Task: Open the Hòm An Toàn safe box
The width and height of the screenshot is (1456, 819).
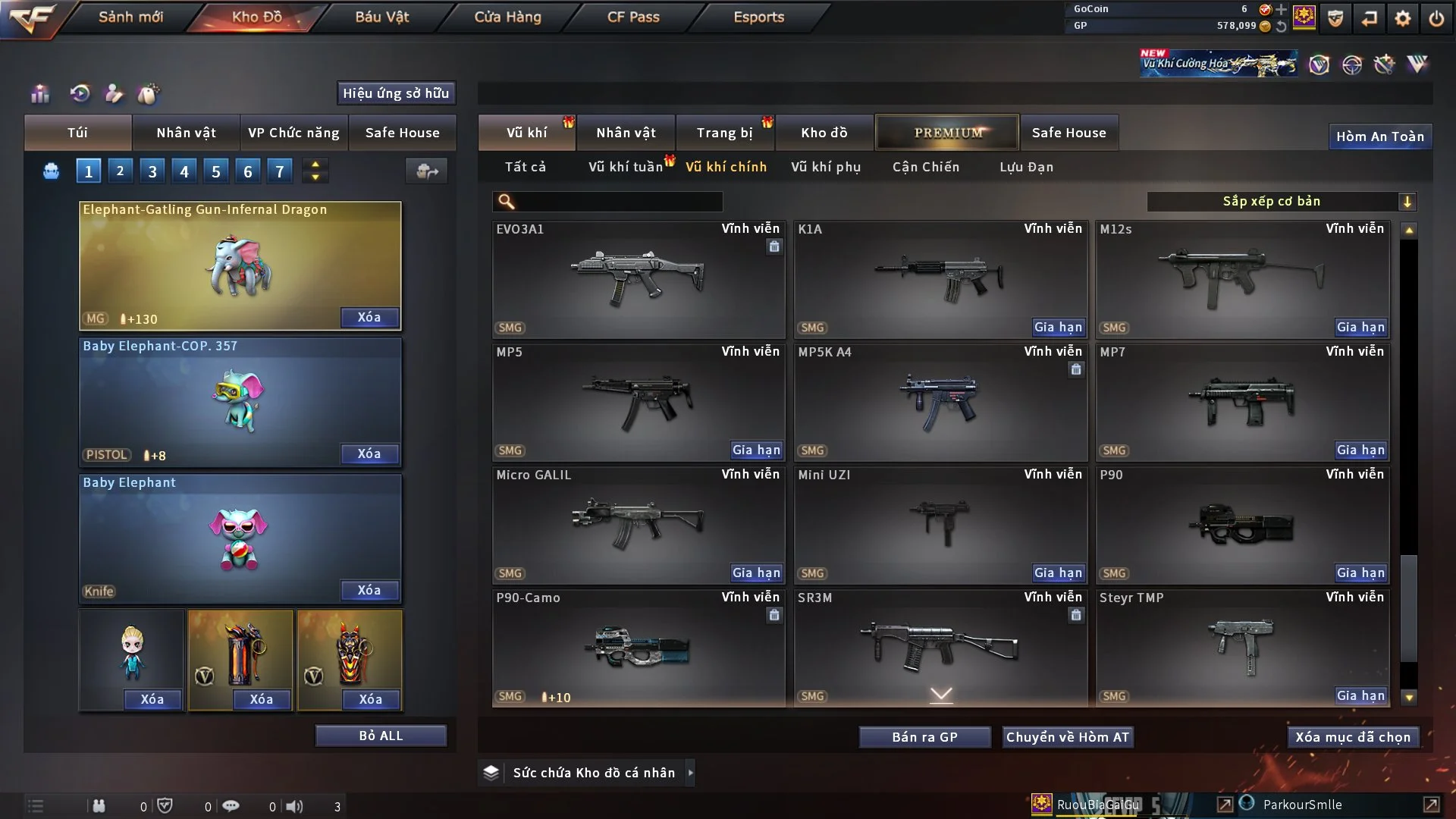Action: [x=1379, y=136]
